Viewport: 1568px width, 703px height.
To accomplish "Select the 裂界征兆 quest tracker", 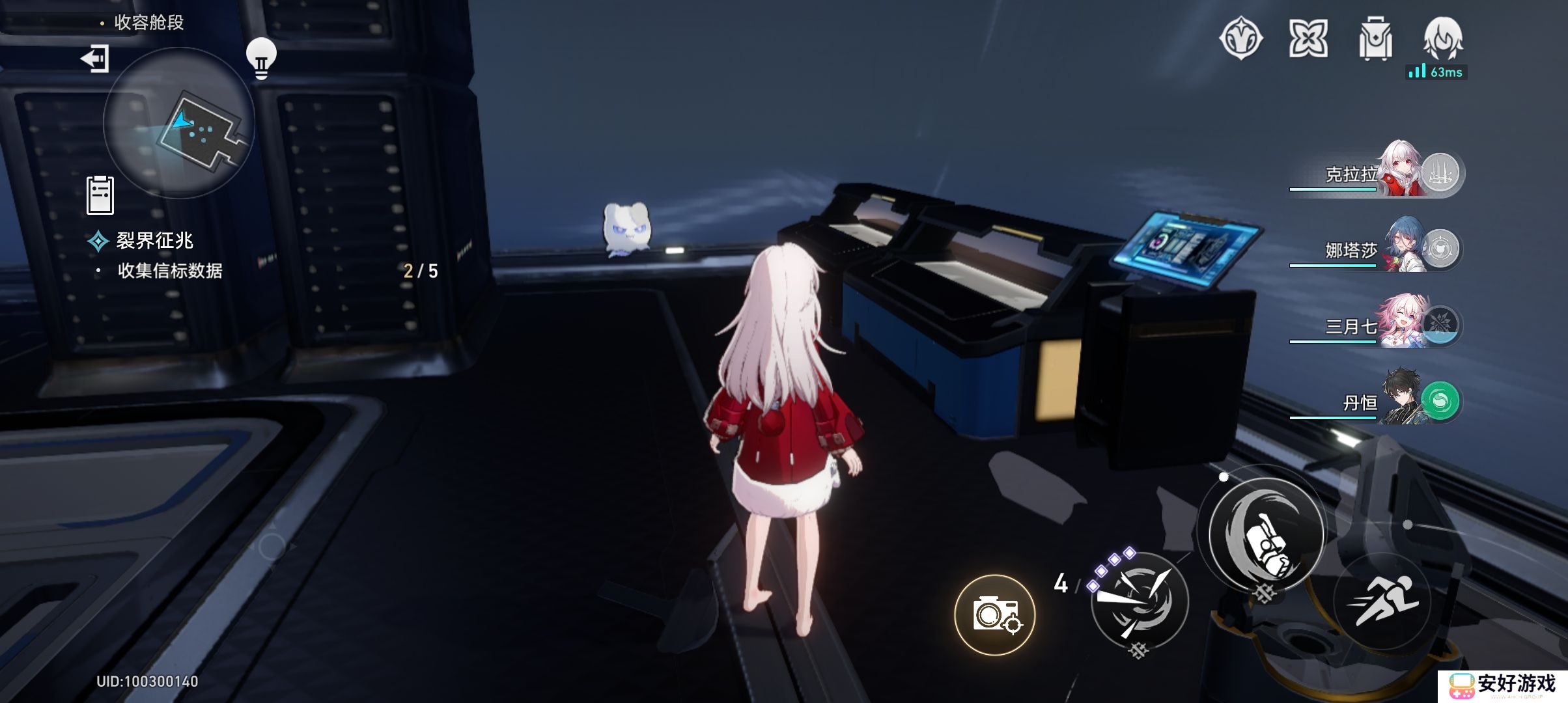I will [x=154, y=241].
